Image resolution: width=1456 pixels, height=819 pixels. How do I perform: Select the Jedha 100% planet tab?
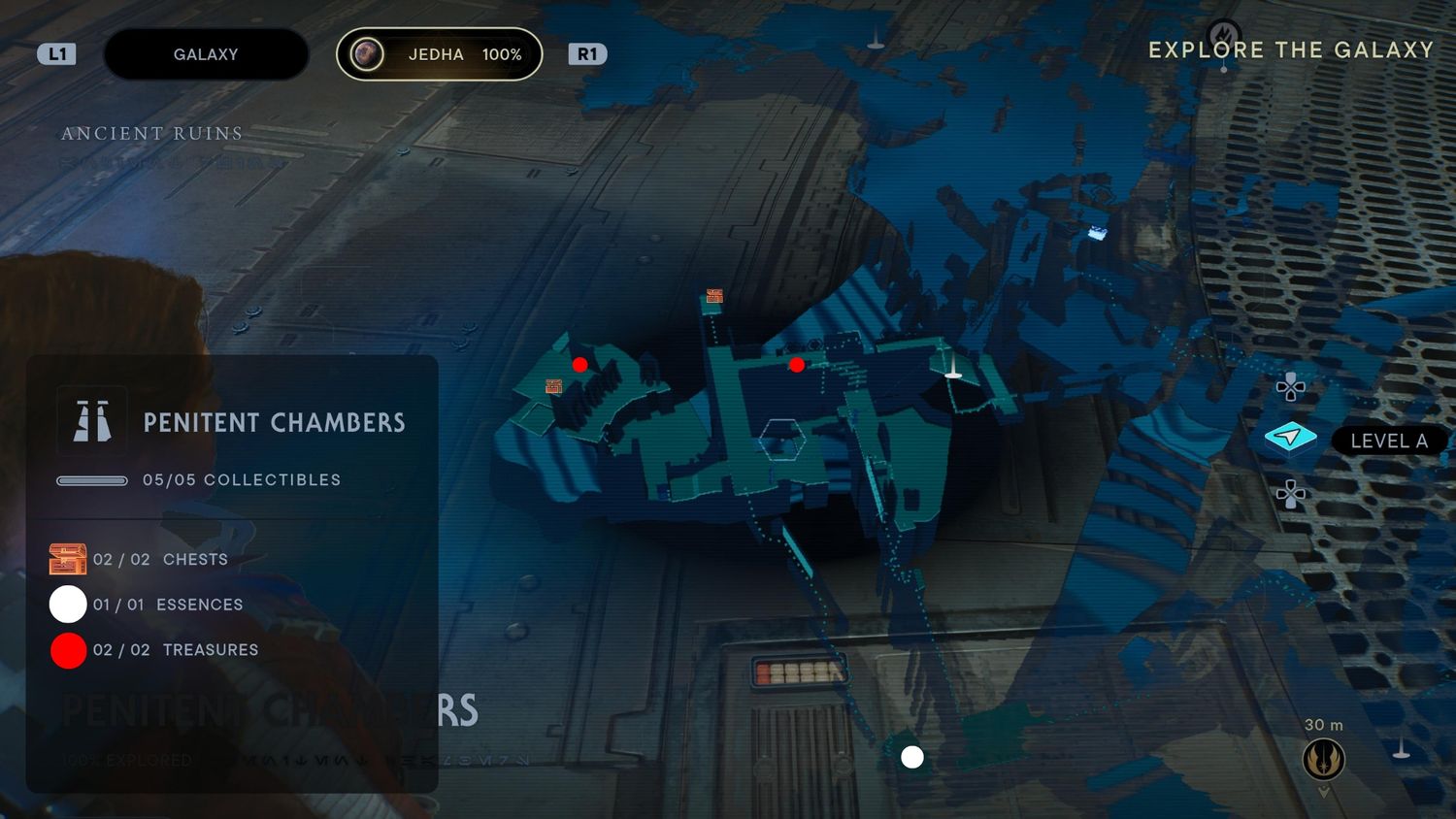click(x=439, y=54)
